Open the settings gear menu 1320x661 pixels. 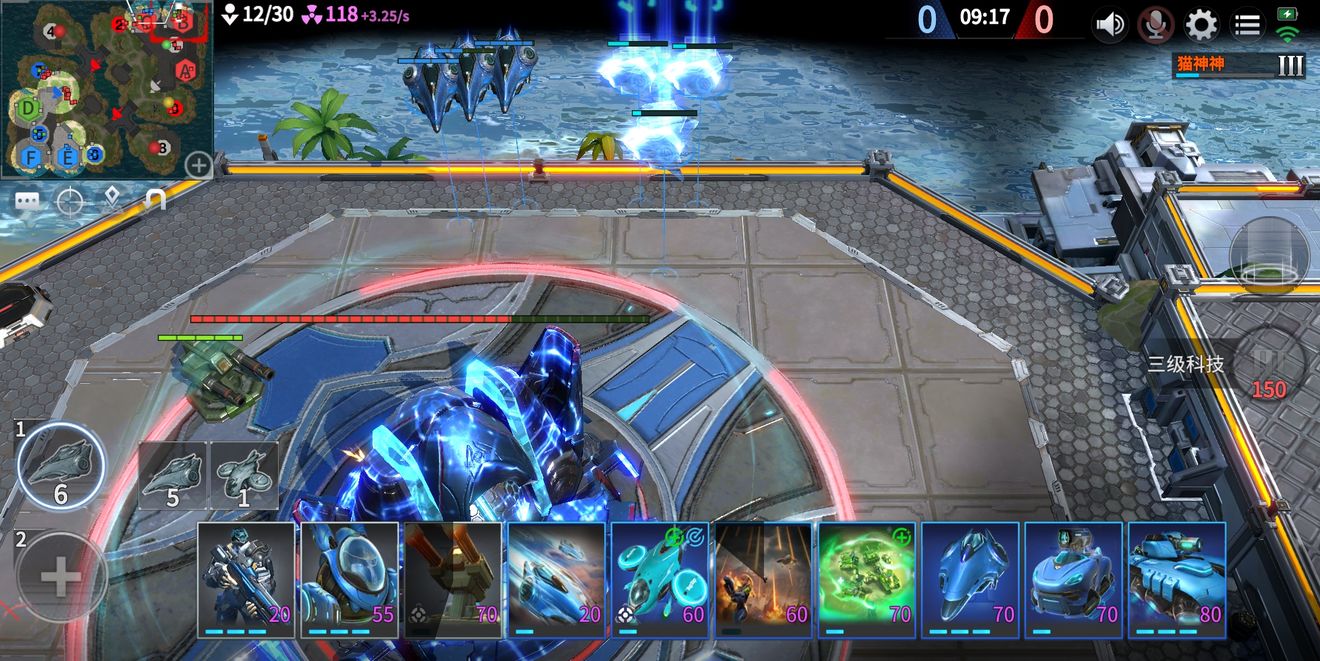1201,24
